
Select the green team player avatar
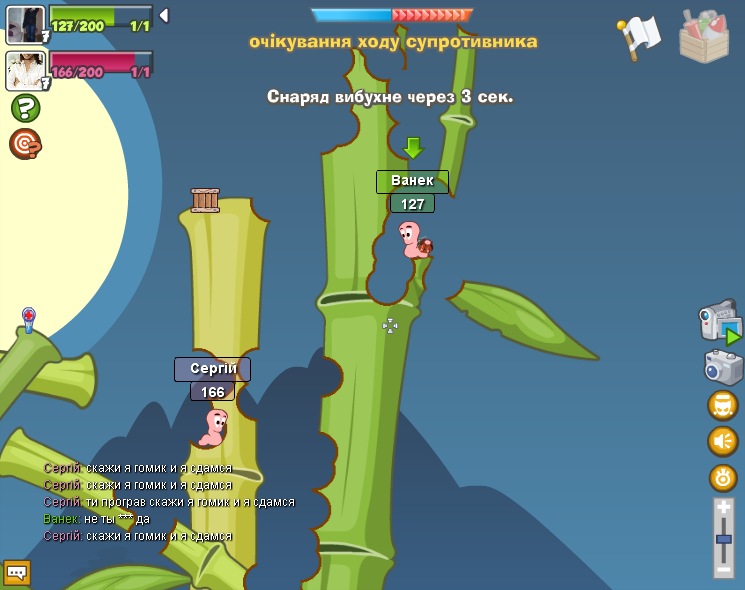pos(24,24)
